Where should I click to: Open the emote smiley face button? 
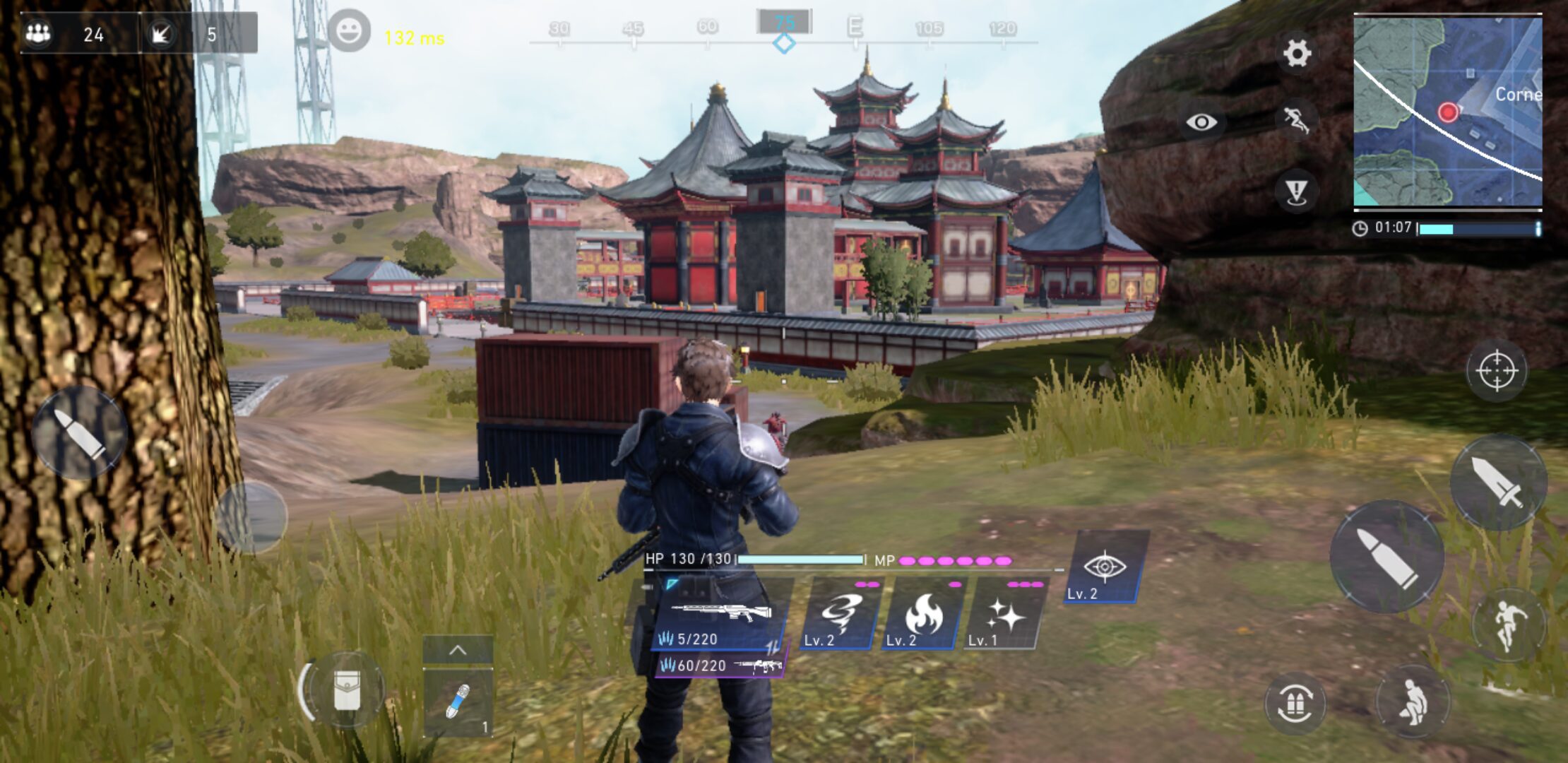349,31
